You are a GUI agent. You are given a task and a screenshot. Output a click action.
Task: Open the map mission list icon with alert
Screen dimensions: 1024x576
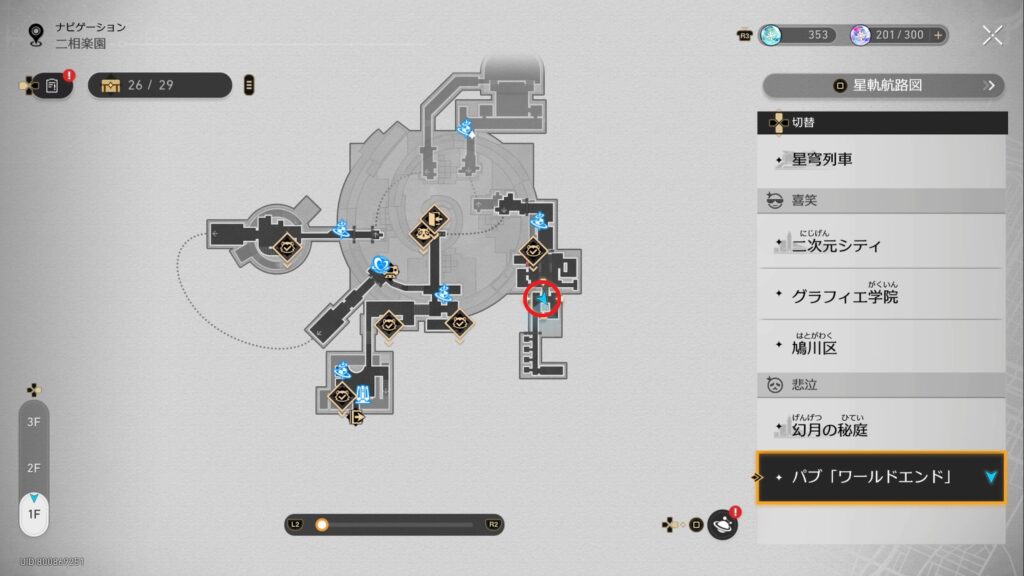click(52, 85)
